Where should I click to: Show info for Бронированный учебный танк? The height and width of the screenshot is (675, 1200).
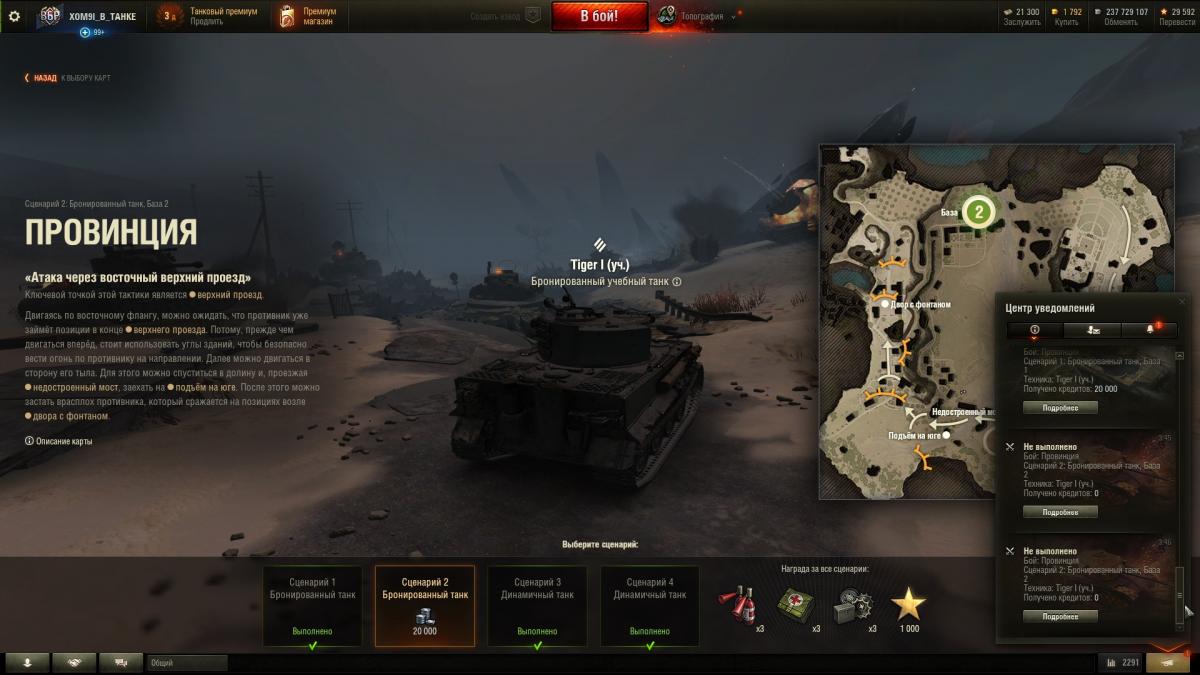tap(677, 282)
